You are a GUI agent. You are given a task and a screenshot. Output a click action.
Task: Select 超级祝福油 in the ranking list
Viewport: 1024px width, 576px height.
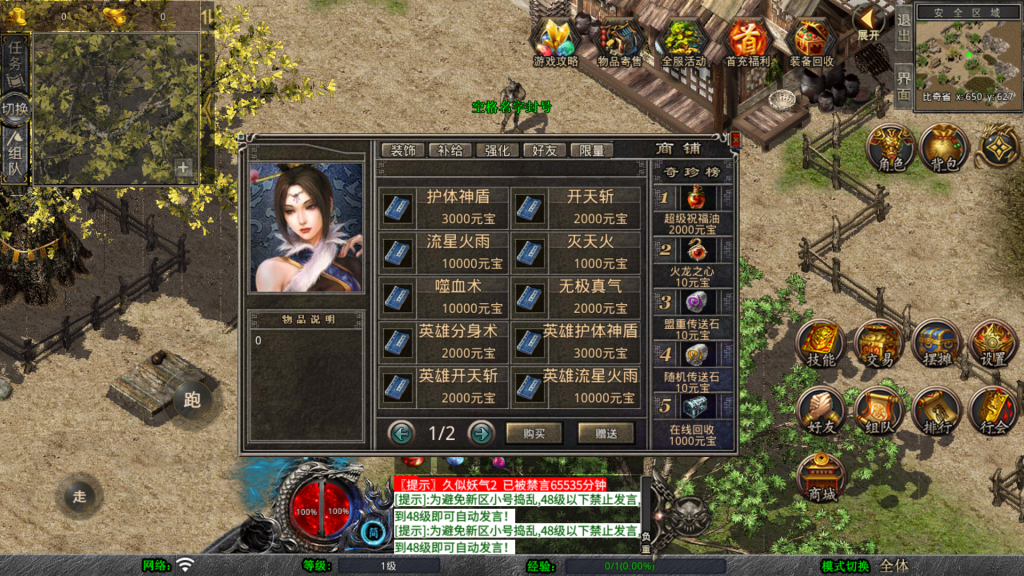pyautogui.click(x=691, y=209)
